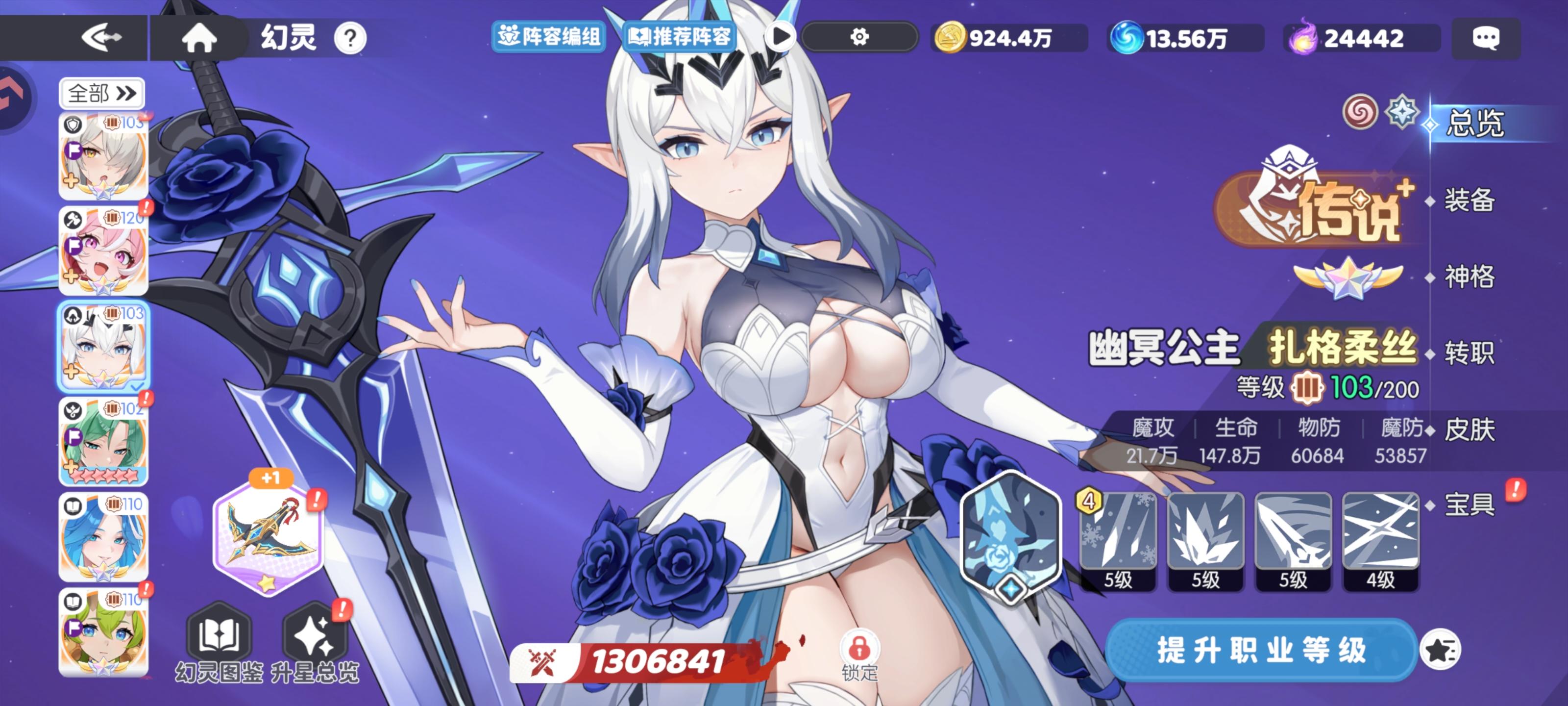Open the weapon treasure icon marked +1
The width and height of the screenshot is (1568, 706).
(269, 535)
